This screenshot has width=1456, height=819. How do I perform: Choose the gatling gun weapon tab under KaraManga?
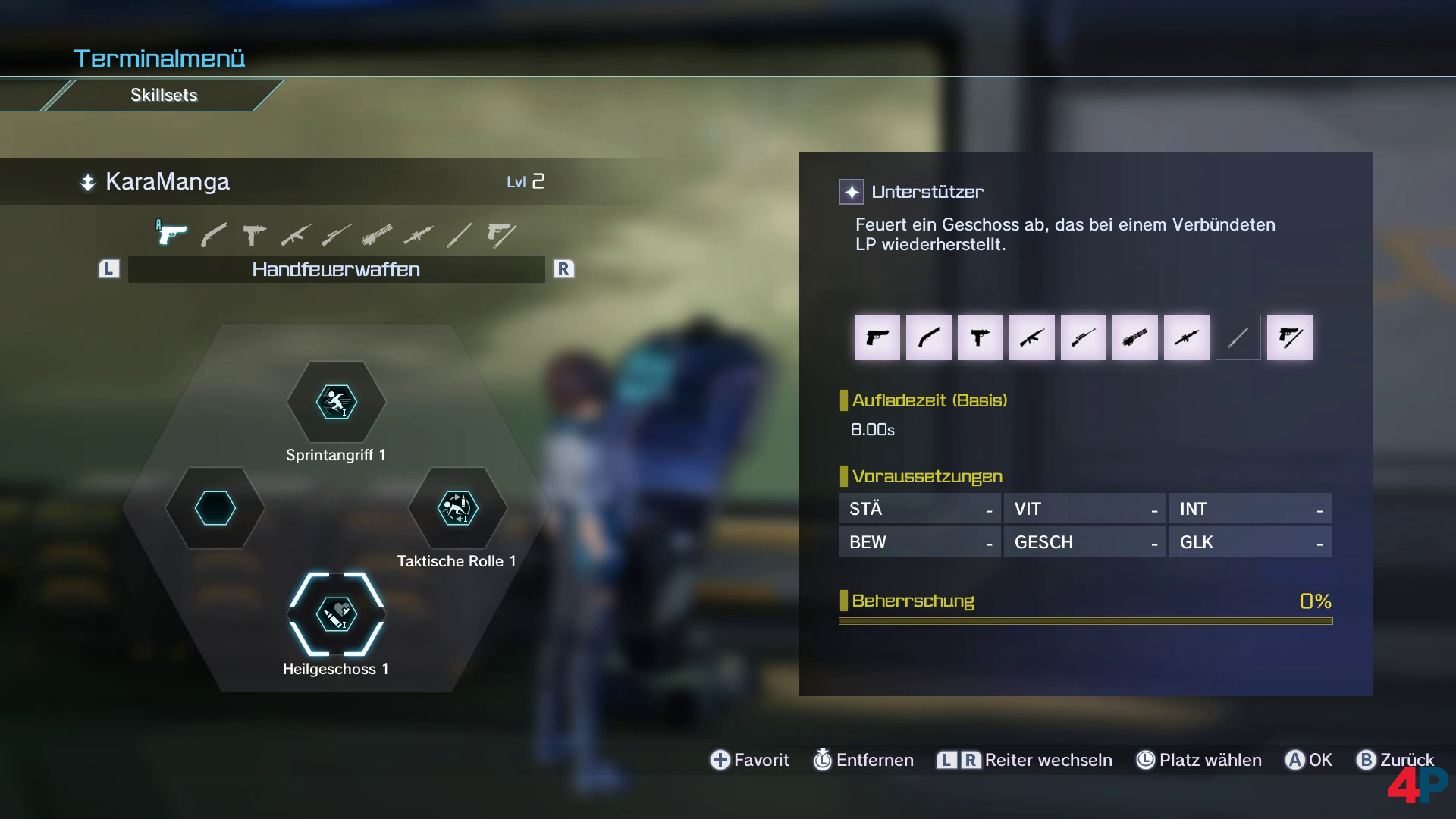pos(377,235)
